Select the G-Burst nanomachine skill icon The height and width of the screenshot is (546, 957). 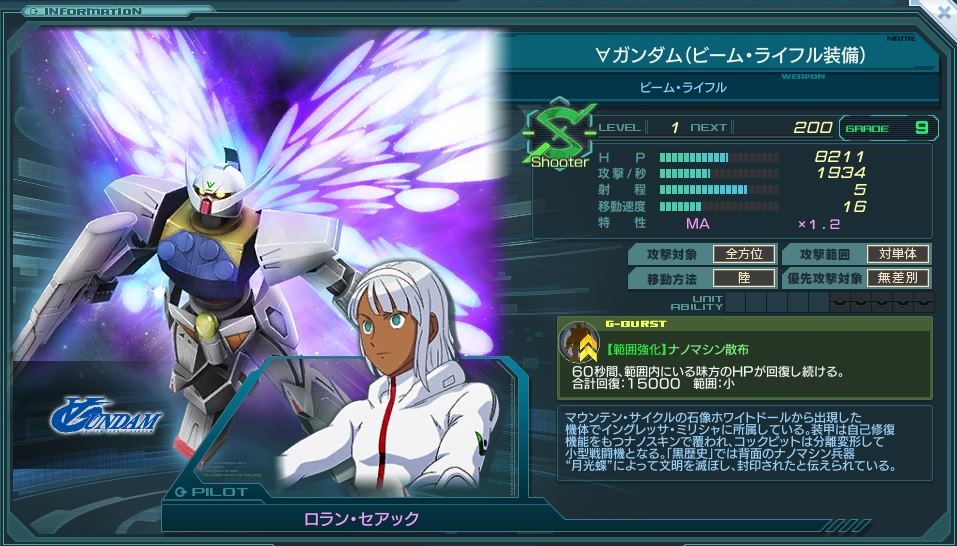click(x=579, y=343)
